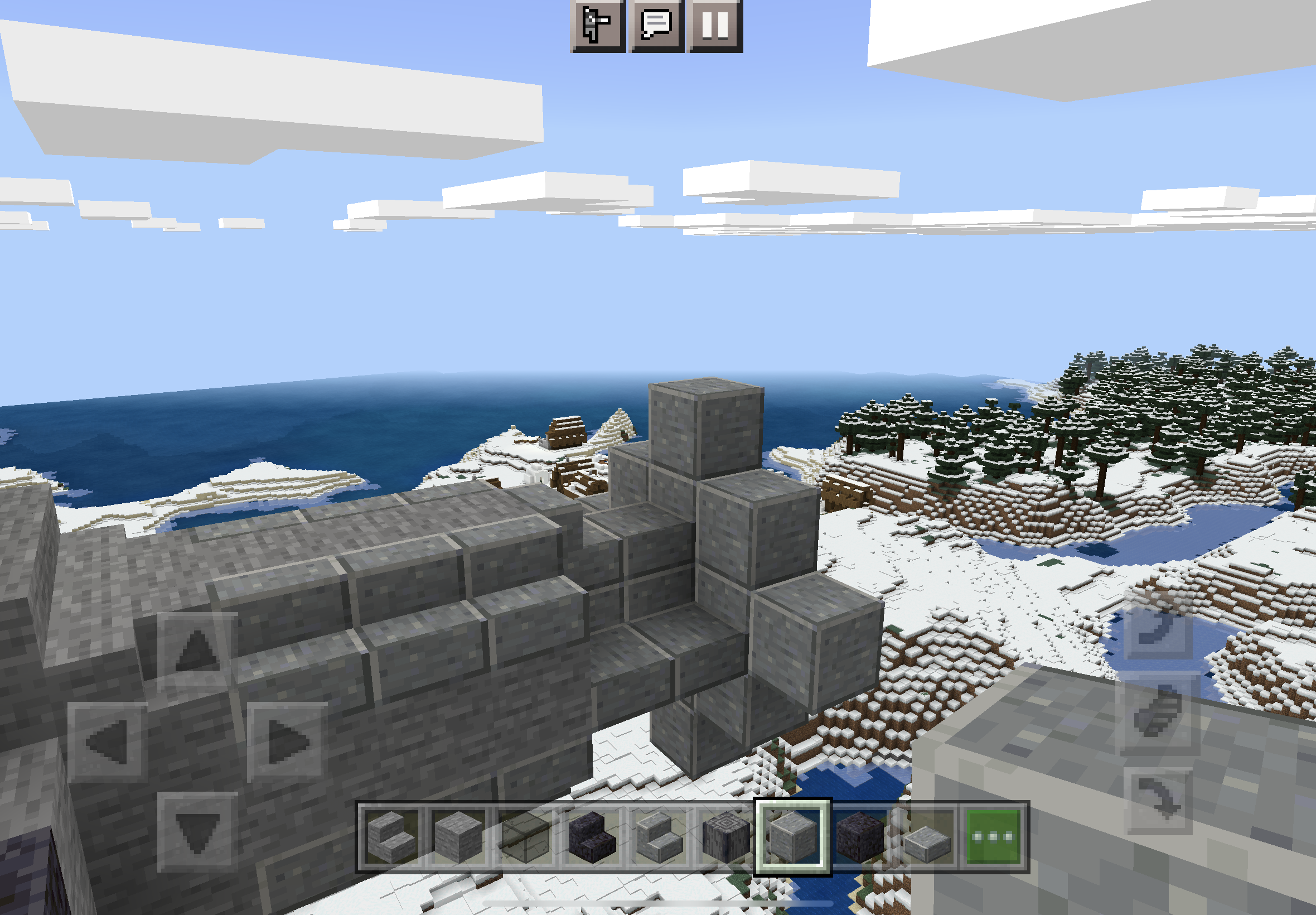Pick the dark blackstone stairs slot
The height and width of the screenshot is (915, 1316).
click(x=592, y=837)
